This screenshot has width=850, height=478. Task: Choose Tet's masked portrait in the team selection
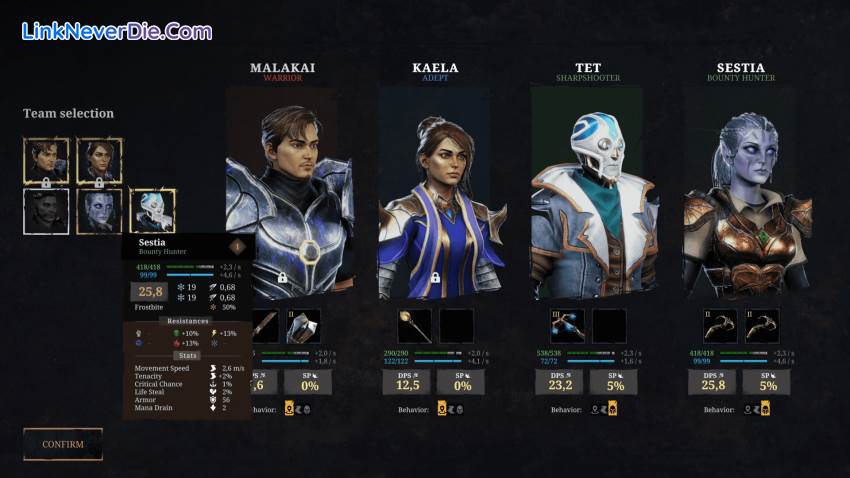pos(152,211)
